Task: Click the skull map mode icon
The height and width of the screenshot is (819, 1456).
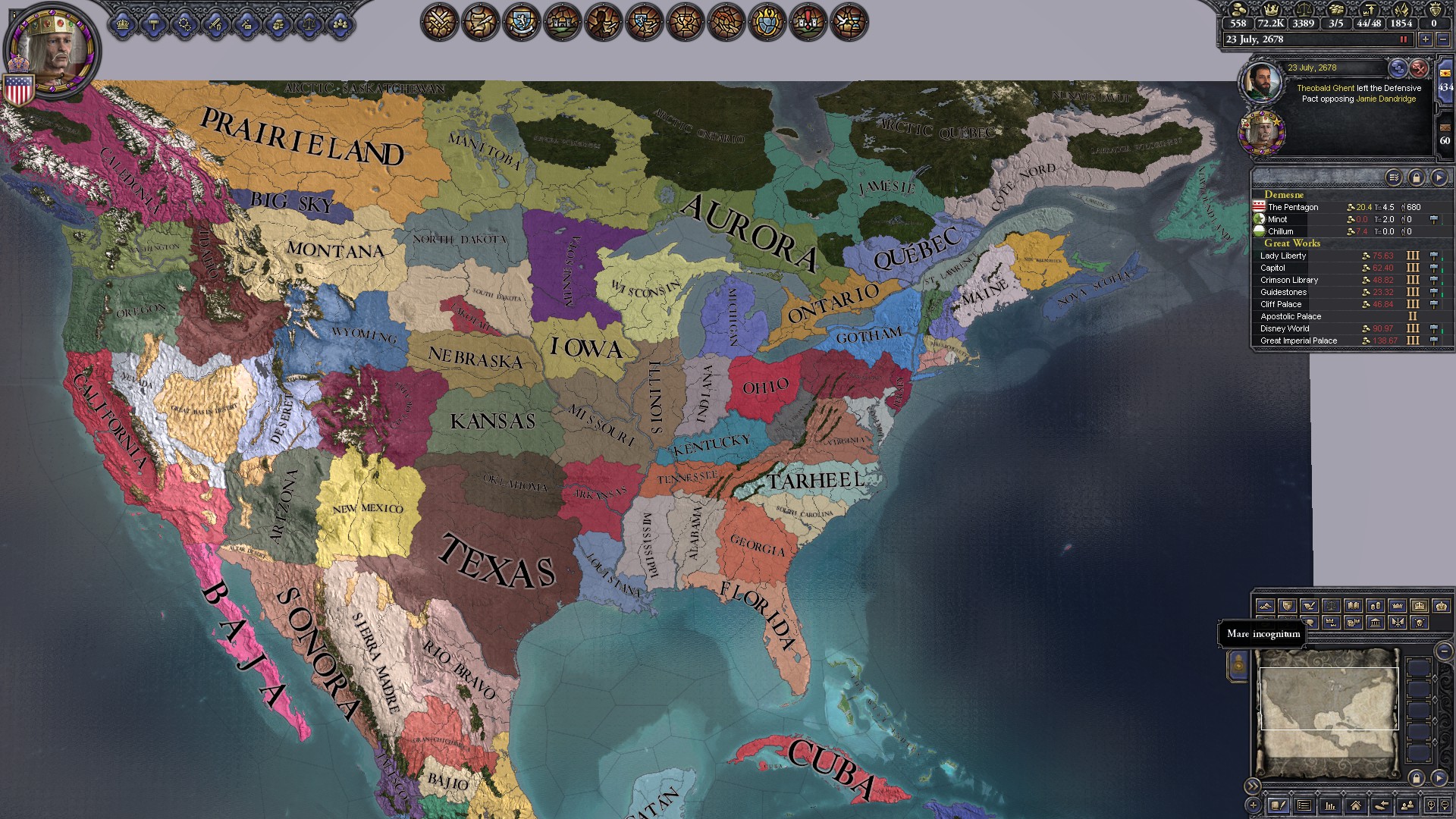Action: (1420, 623)
